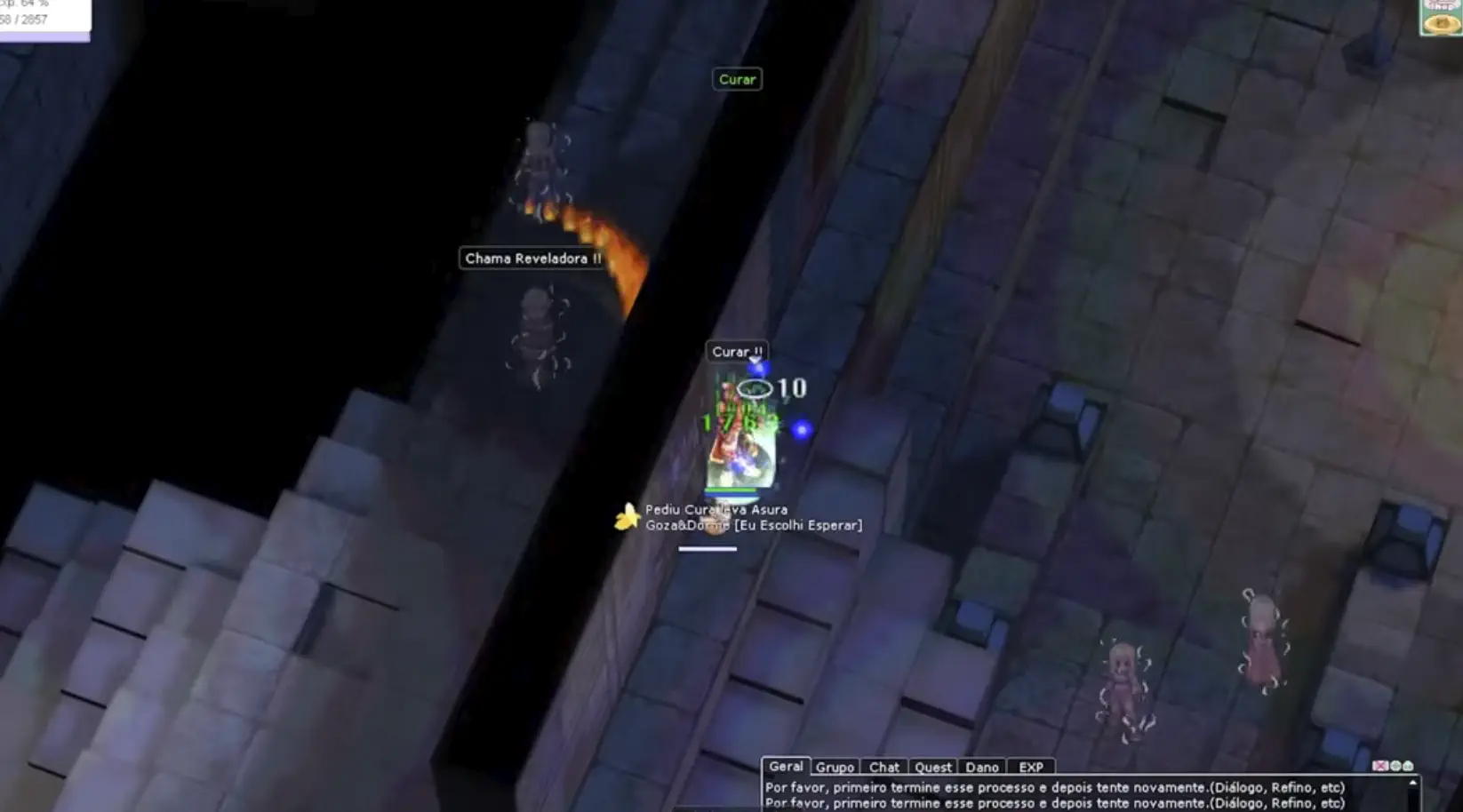The image size is (1463, 812).
Task: Click the banana emoticon beside the cure request
Action: point(625,515)
